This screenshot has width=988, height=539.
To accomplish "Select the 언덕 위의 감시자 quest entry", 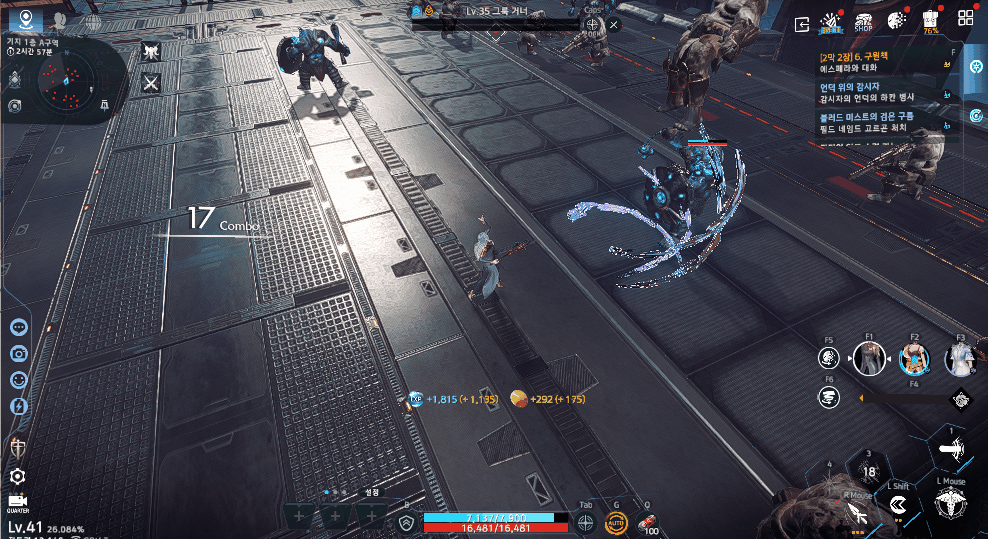I will 880,92.
